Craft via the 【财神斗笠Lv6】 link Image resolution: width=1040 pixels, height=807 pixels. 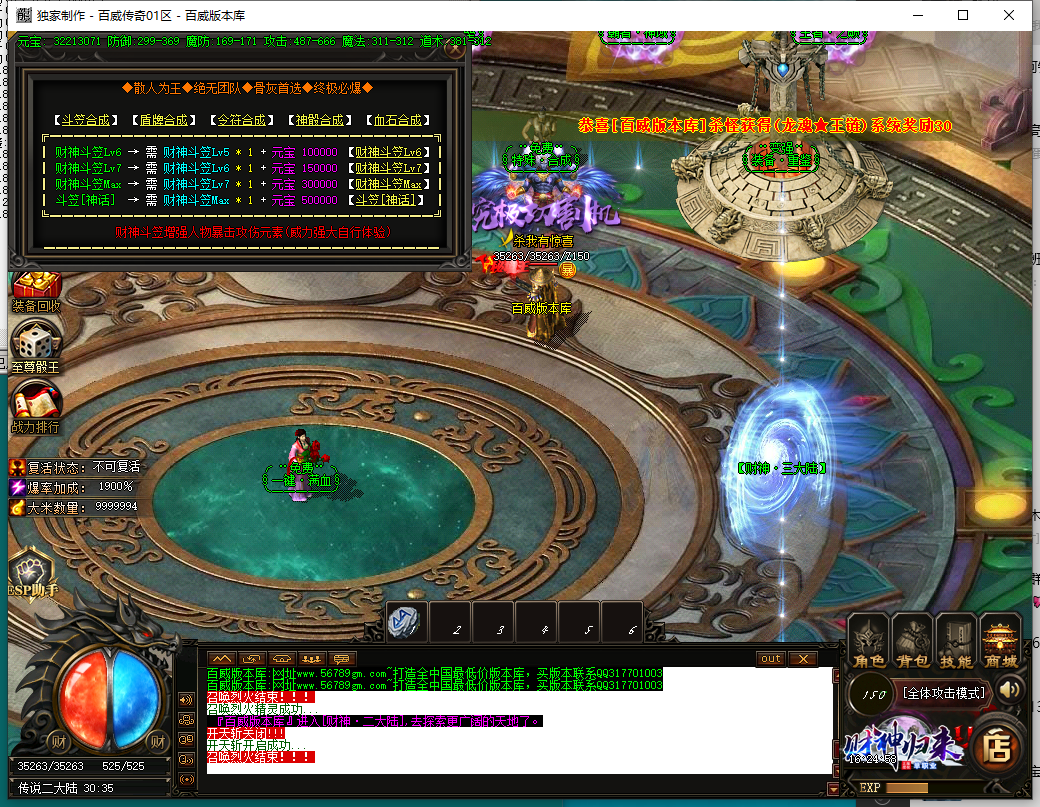pos(392,152)
